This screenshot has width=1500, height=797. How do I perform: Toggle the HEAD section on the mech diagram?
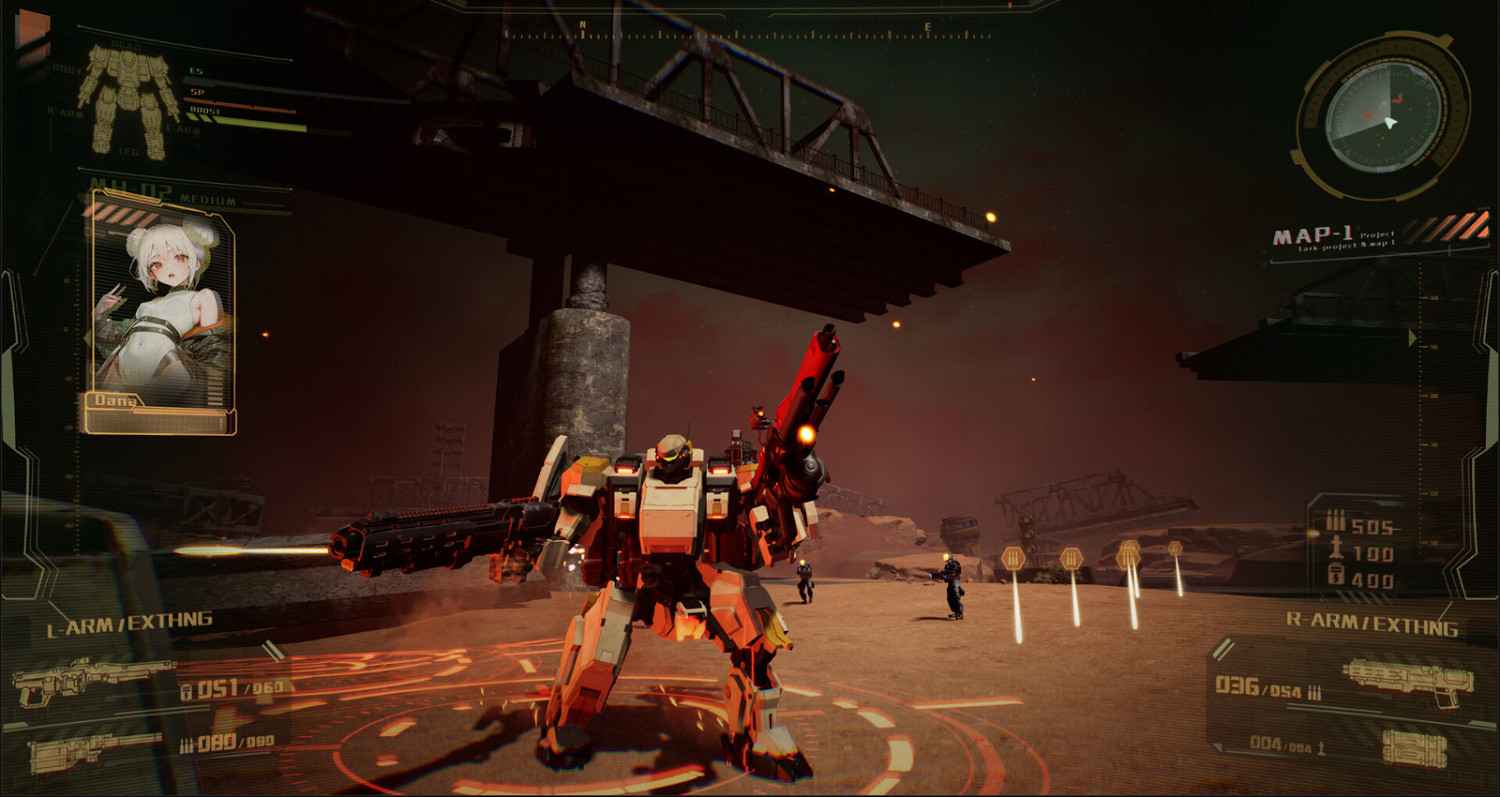pos(124,46)
